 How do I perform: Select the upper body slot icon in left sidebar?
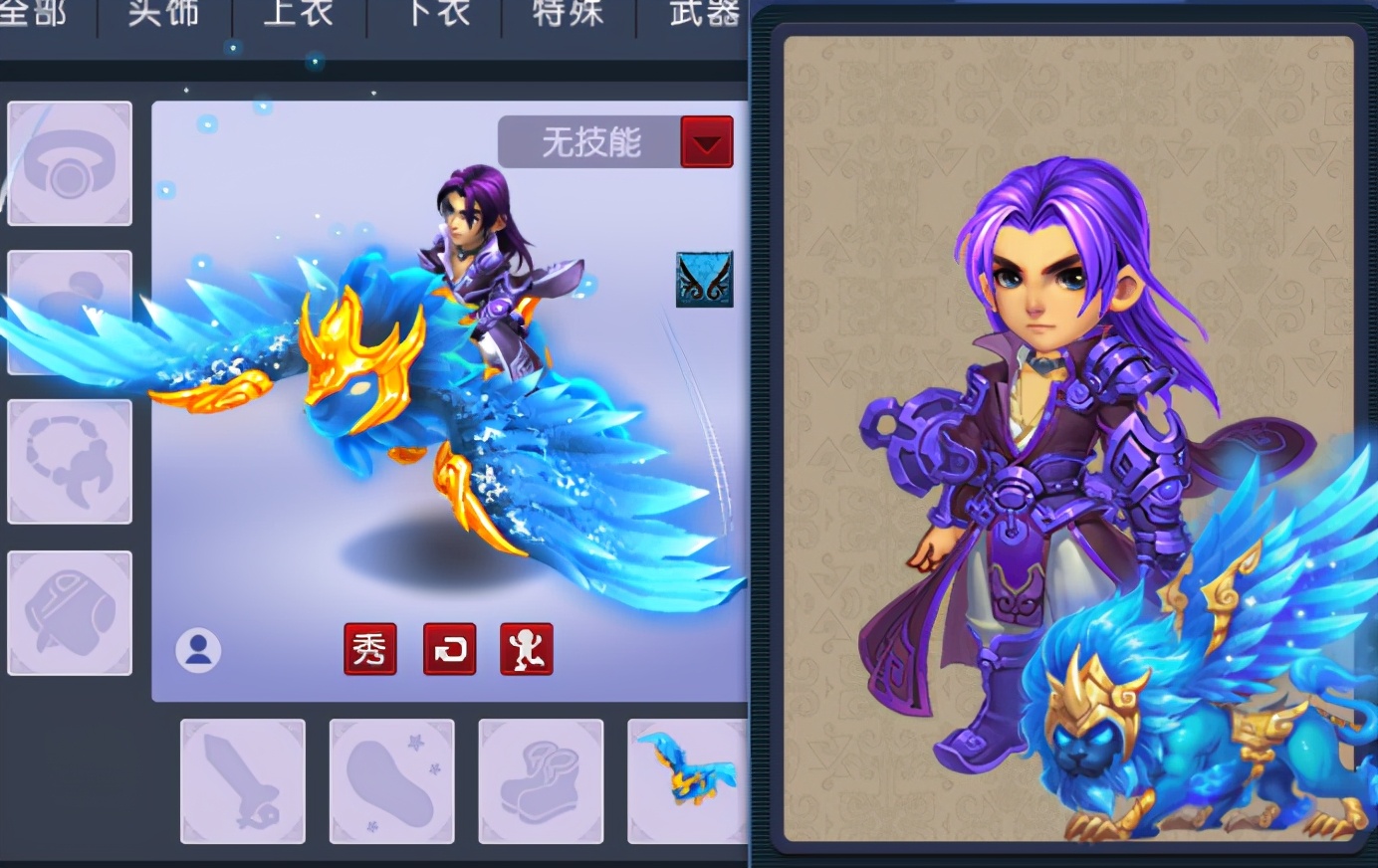(x=70, y=314)
